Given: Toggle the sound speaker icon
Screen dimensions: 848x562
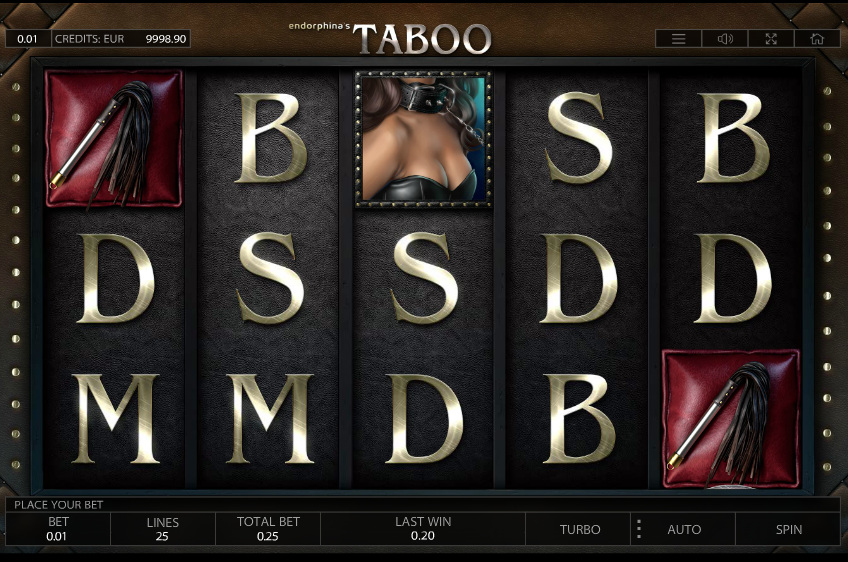Looking at the screenshot, I should pos(725,39).
